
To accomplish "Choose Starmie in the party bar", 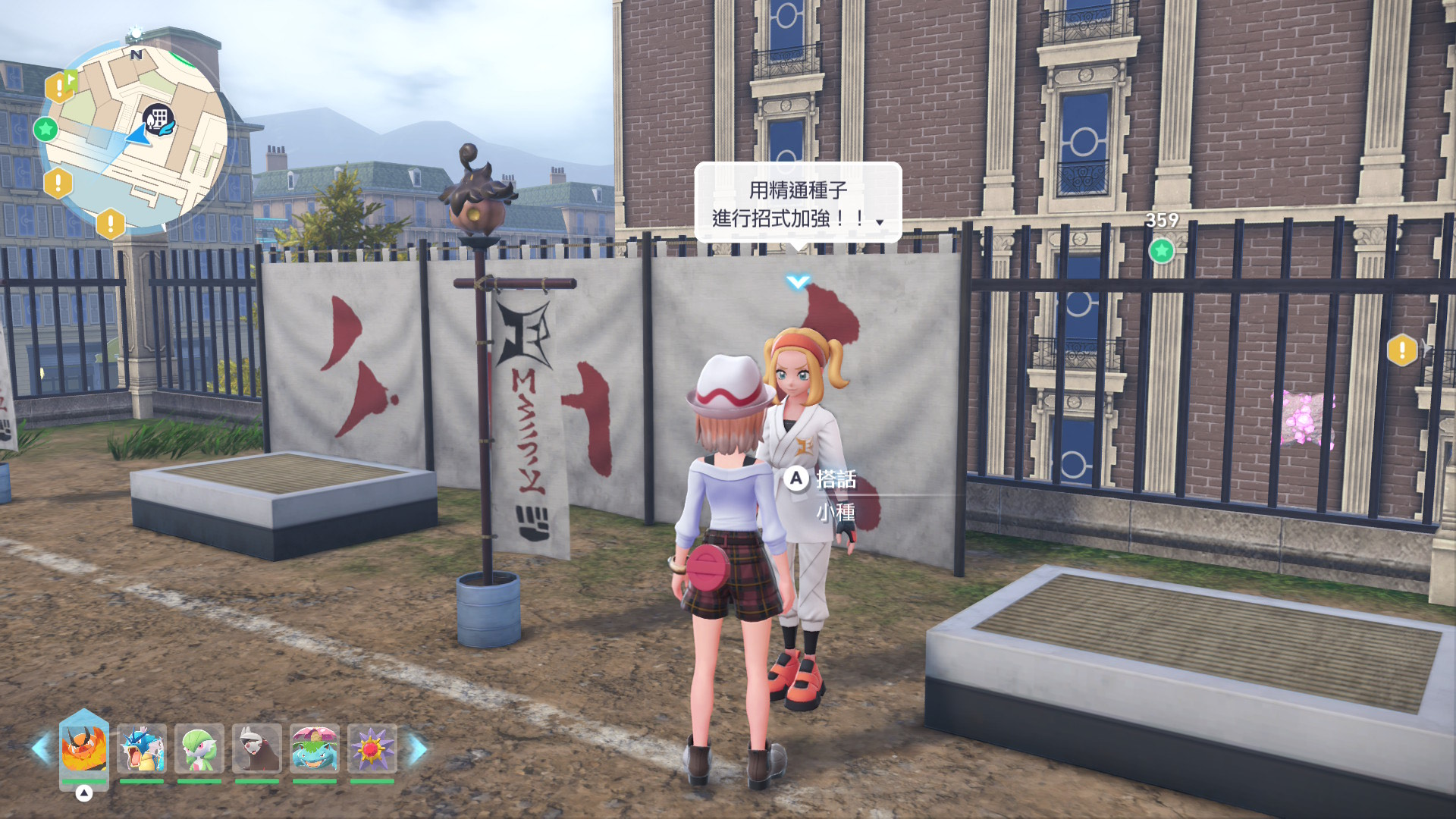I will pos(372,748).
